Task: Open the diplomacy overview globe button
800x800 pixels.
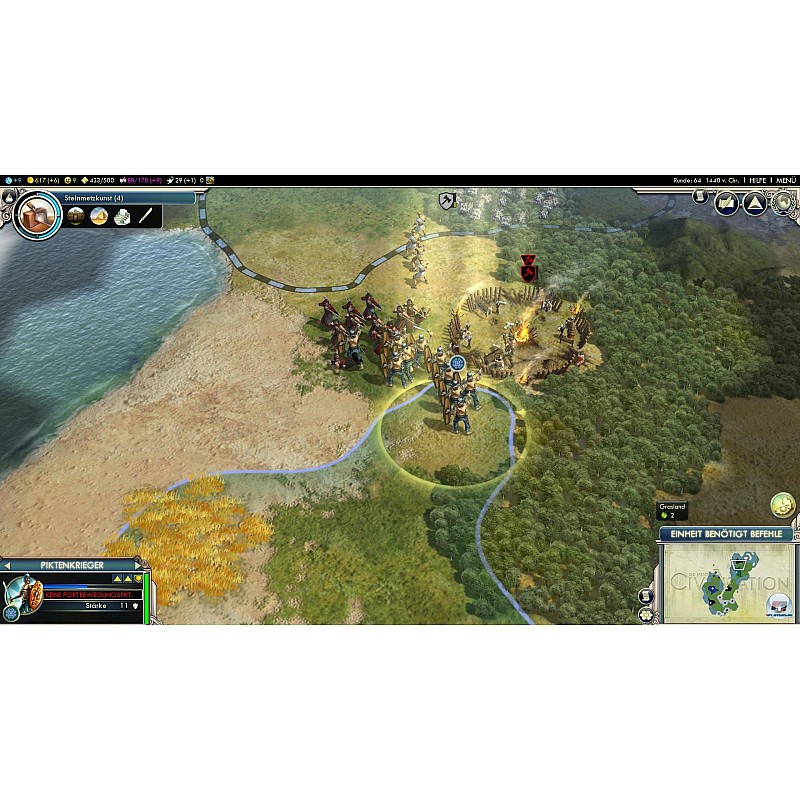Action: click(784, 203)
